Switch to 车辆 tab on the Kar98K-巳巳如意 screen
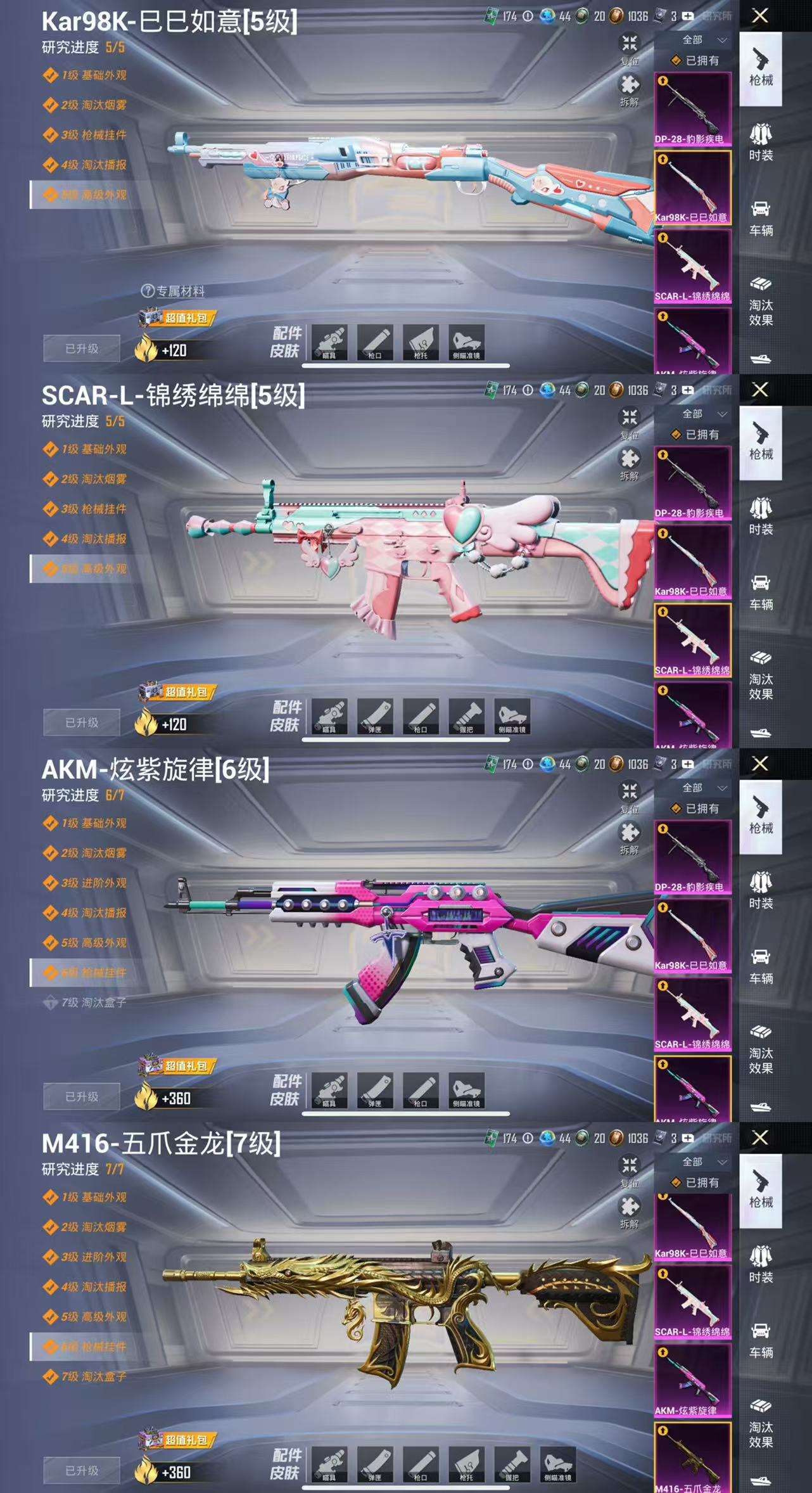Screen dimensions: 812x1493 point(761,217)
